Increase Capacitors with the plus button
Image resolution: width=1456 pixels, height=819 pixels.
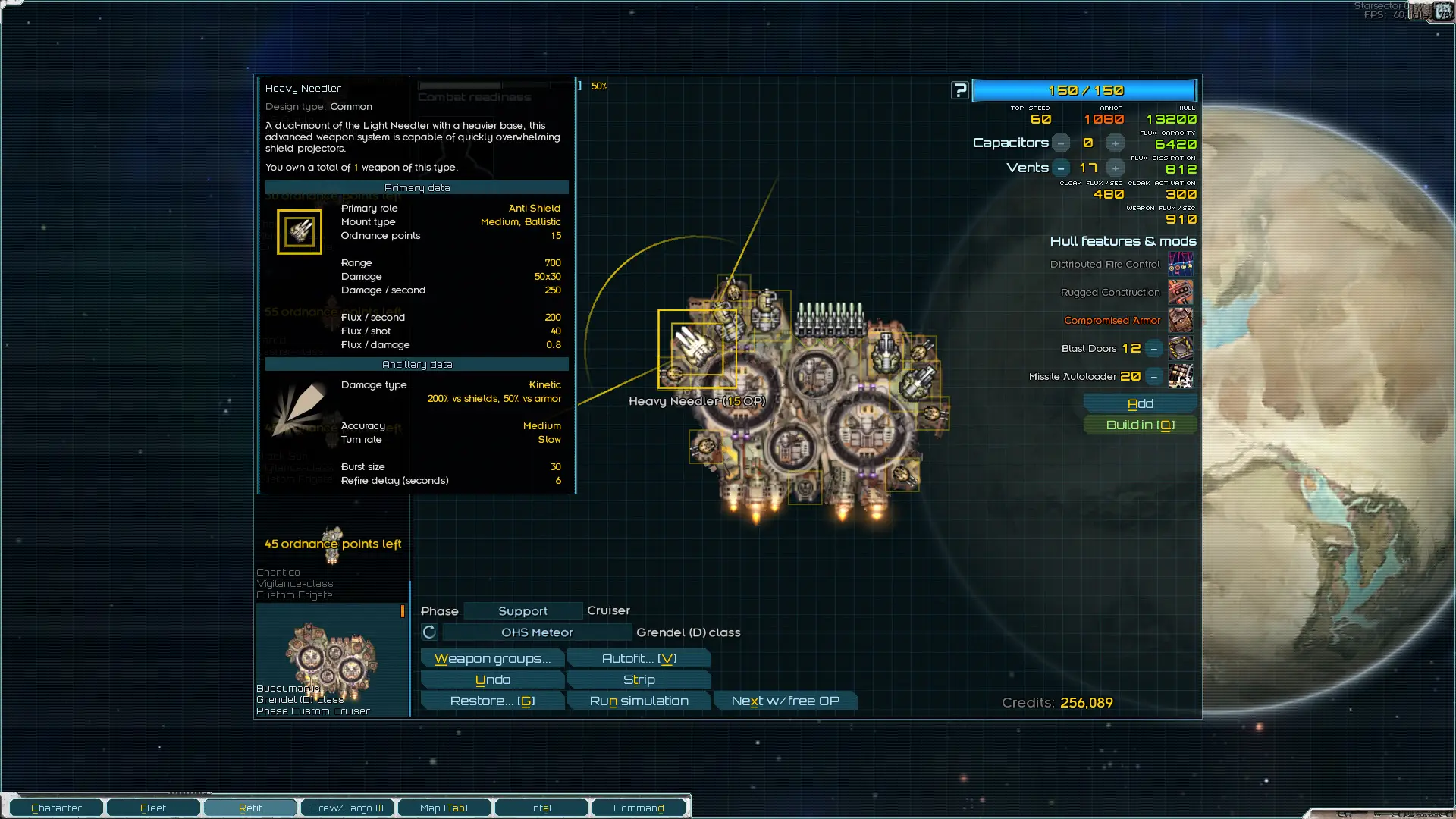(1115, 143)
